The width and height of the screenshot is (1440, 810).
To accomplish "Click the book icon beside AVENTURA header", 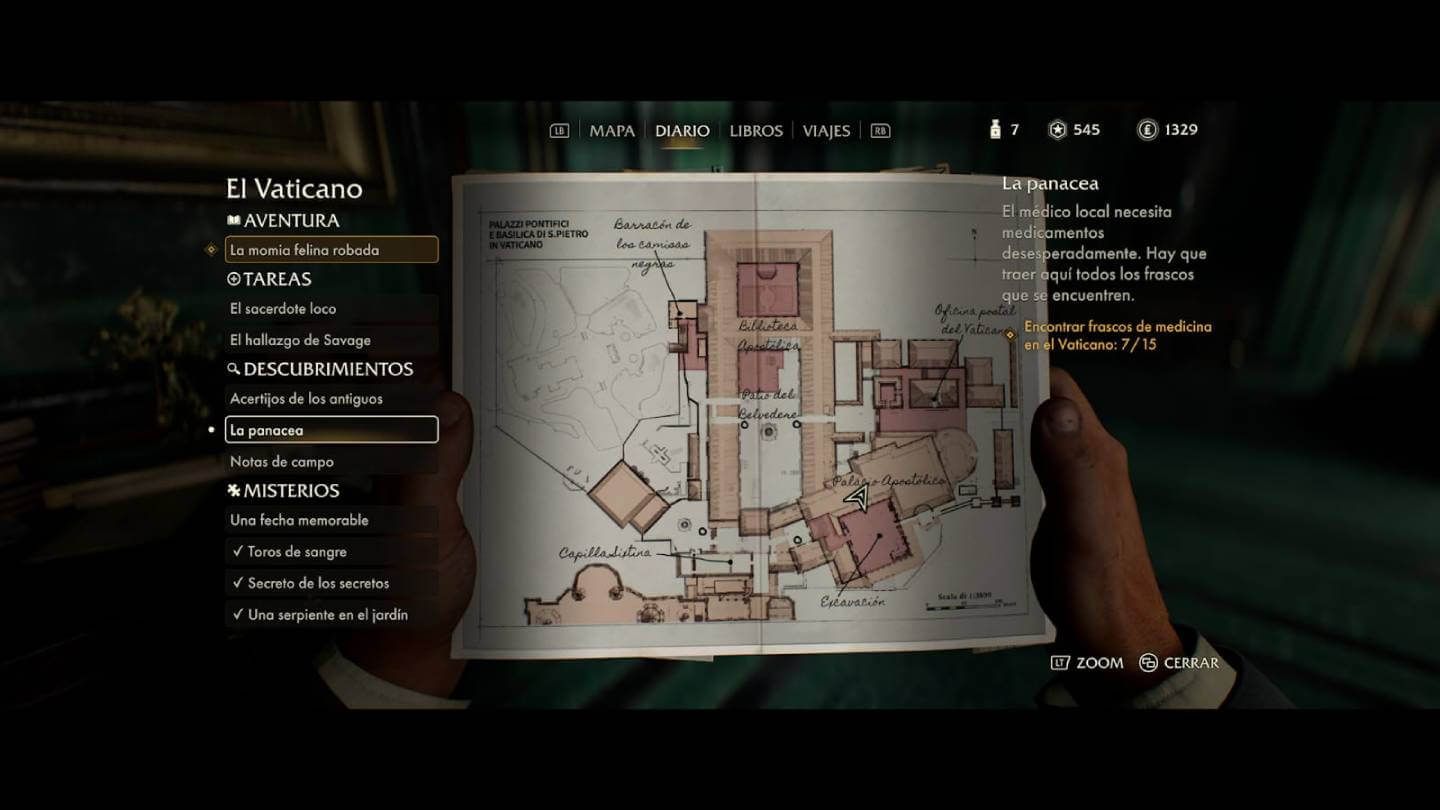I will 236,219.
